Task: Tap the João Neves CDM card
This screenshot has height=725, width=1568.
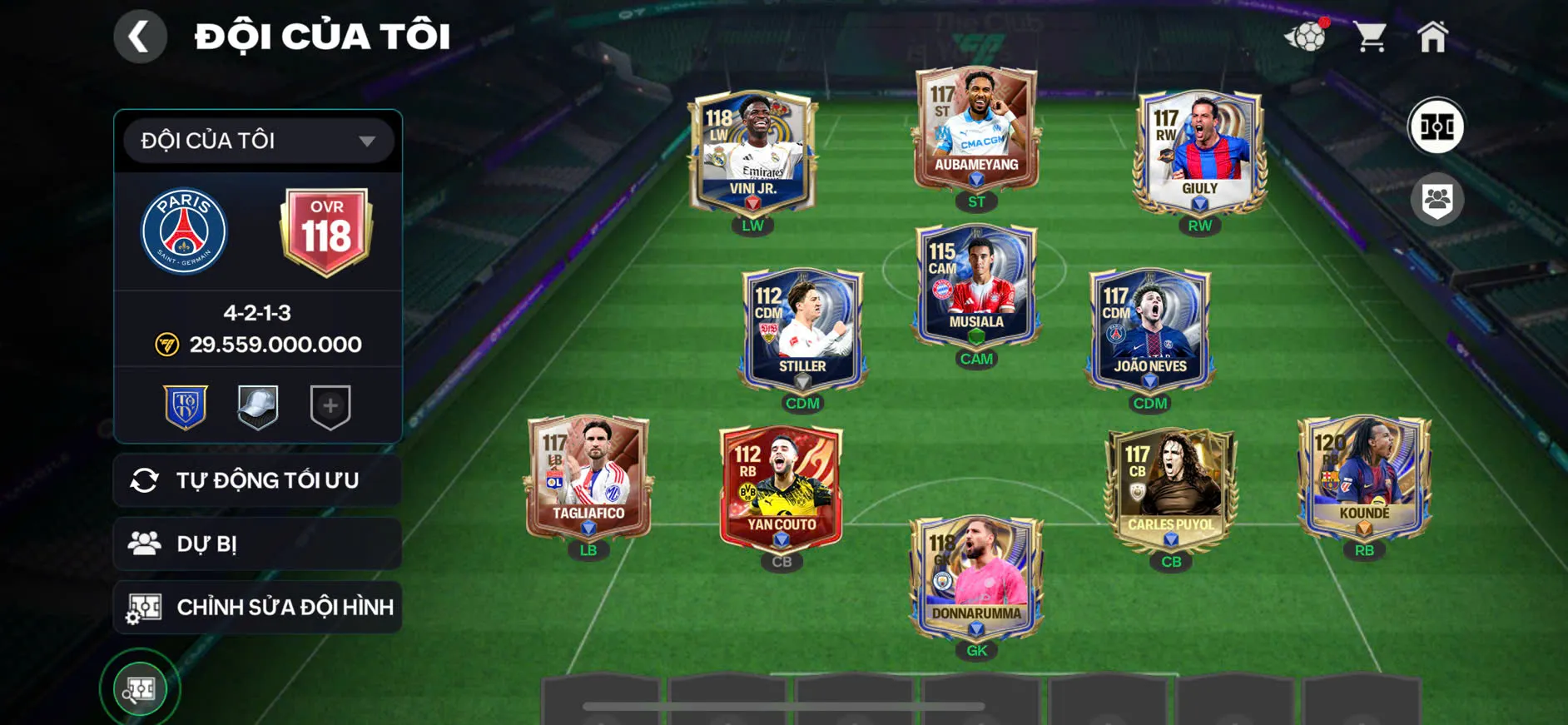Action: pos(1150,330)
